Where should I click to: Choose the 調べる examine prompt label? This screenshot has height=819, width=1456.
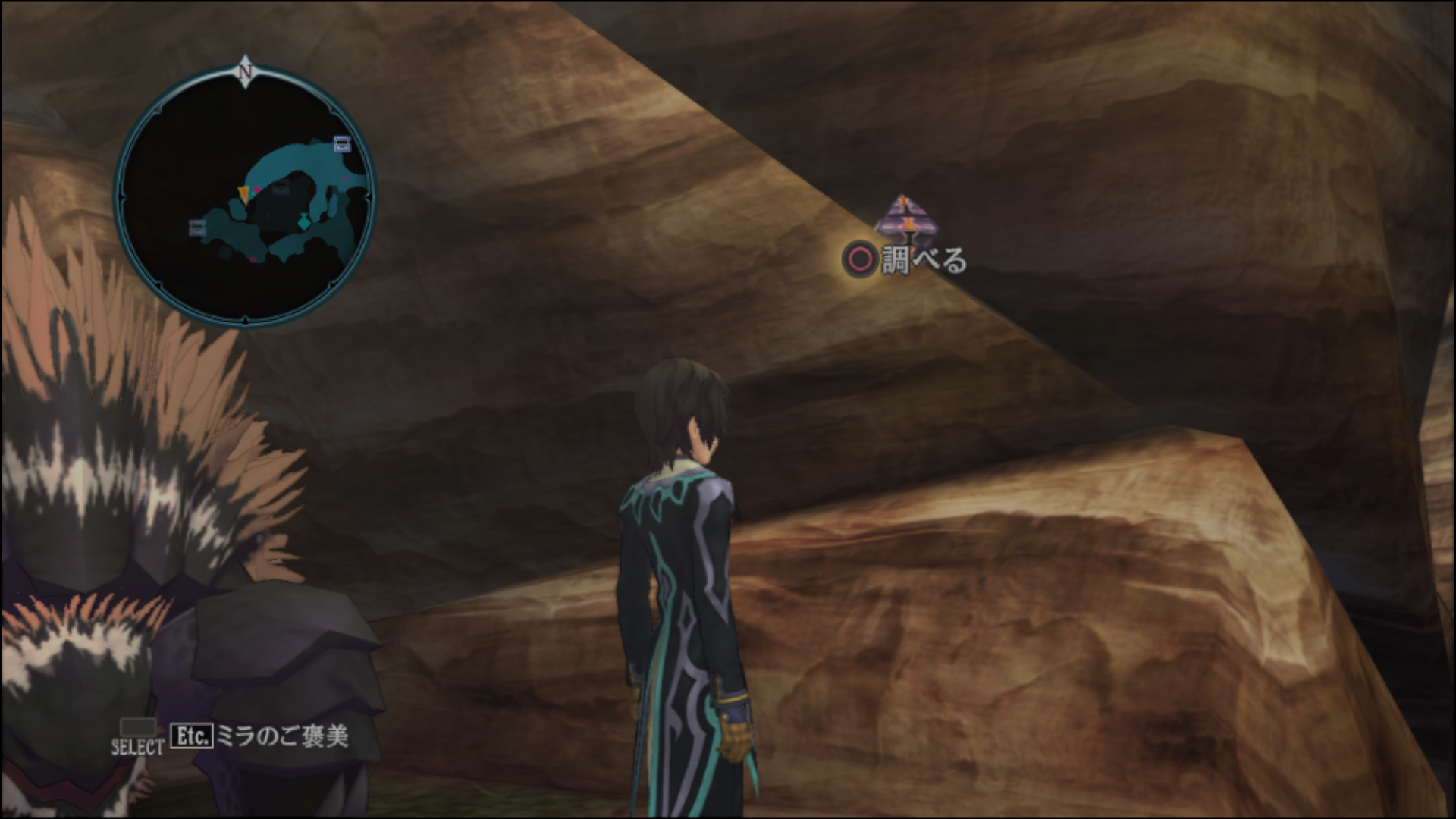point(924,261)
